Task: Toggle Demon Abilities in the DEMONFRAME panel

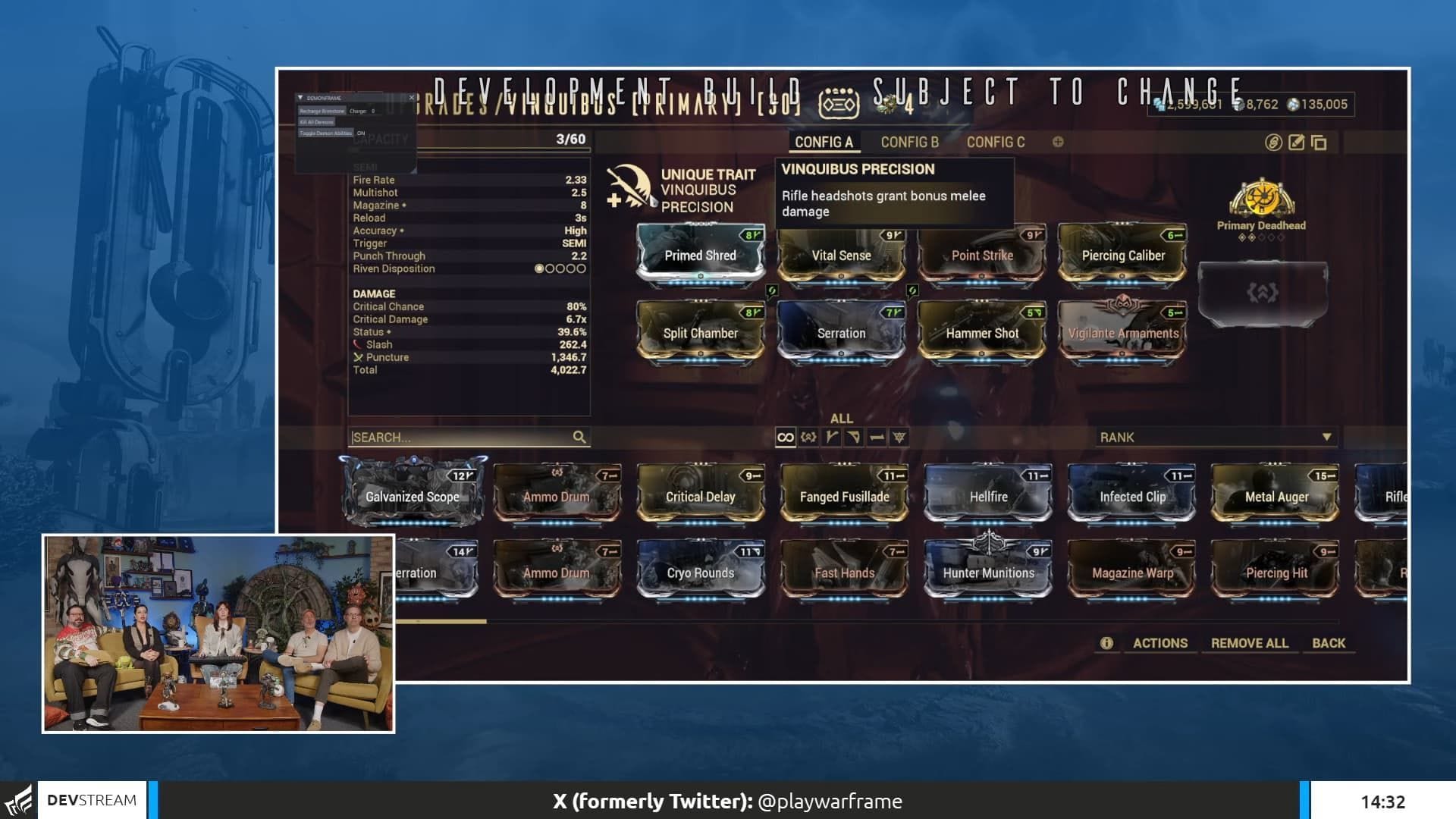Action: [x=327, y=133]
